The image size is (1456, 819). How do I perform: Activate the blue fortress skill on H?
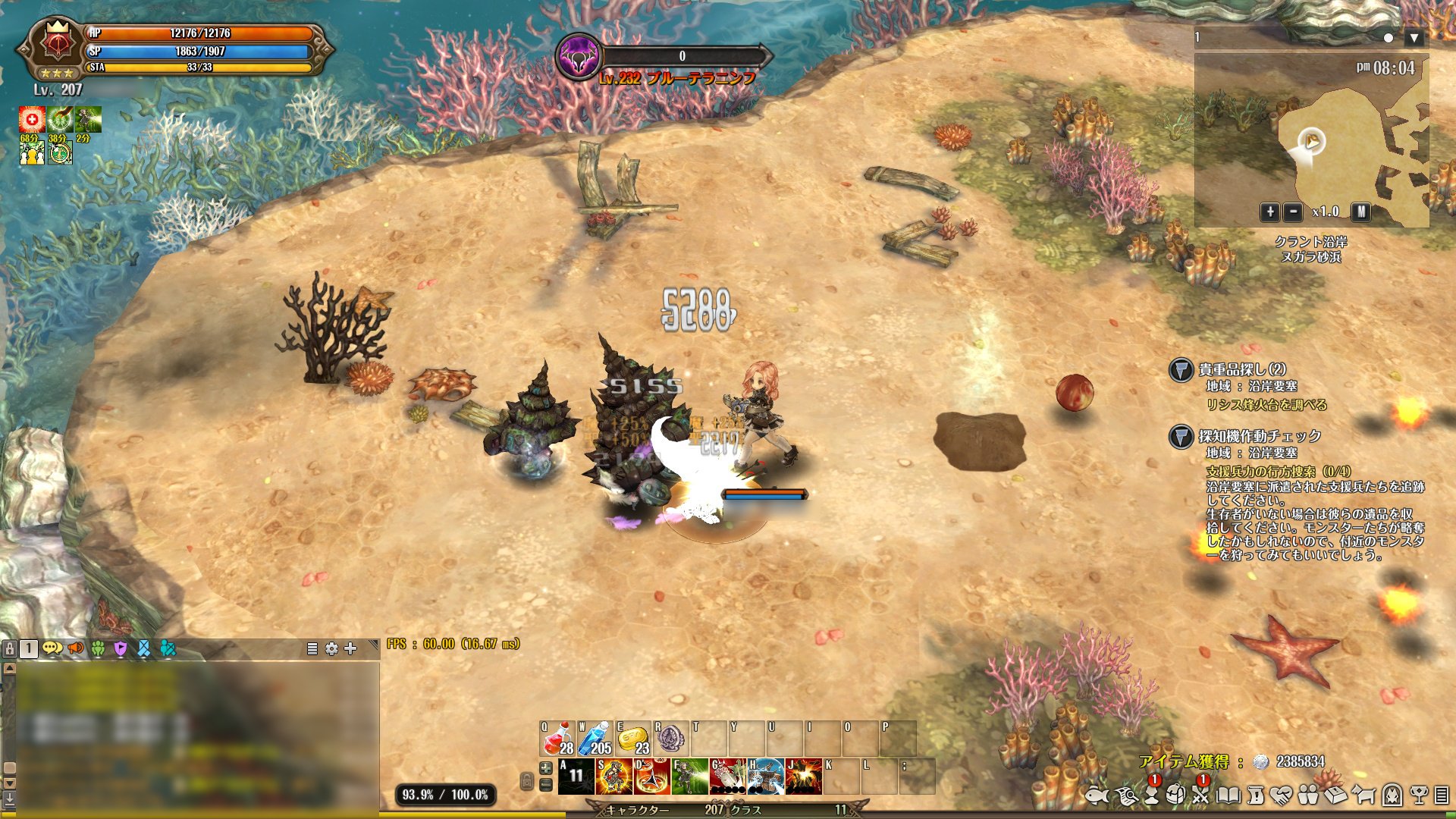[x=765, y=777]
